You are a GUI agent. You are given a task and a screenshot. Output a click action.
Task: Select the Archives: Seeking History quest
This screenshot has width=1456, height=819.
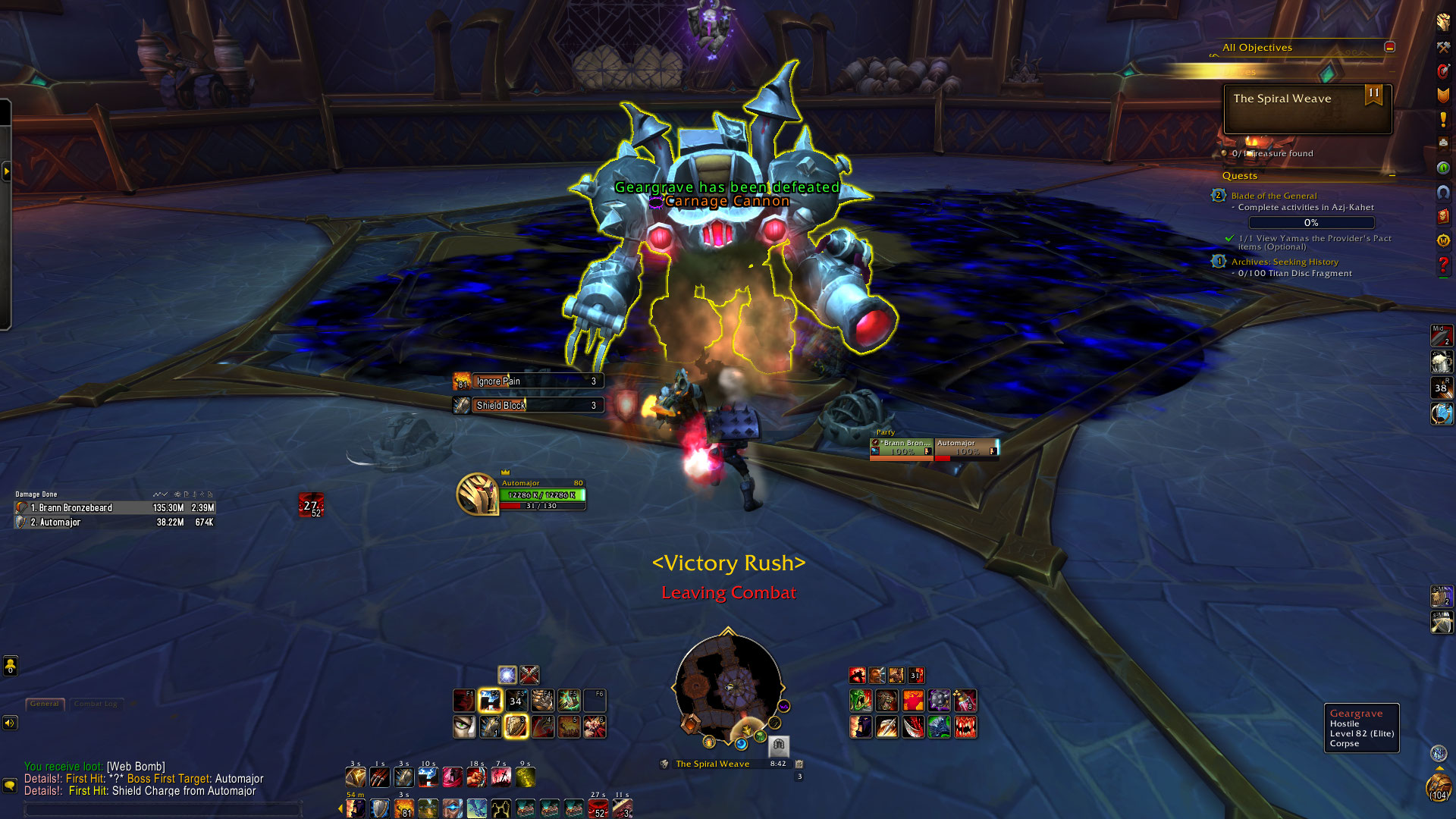tap(1285, 262)
